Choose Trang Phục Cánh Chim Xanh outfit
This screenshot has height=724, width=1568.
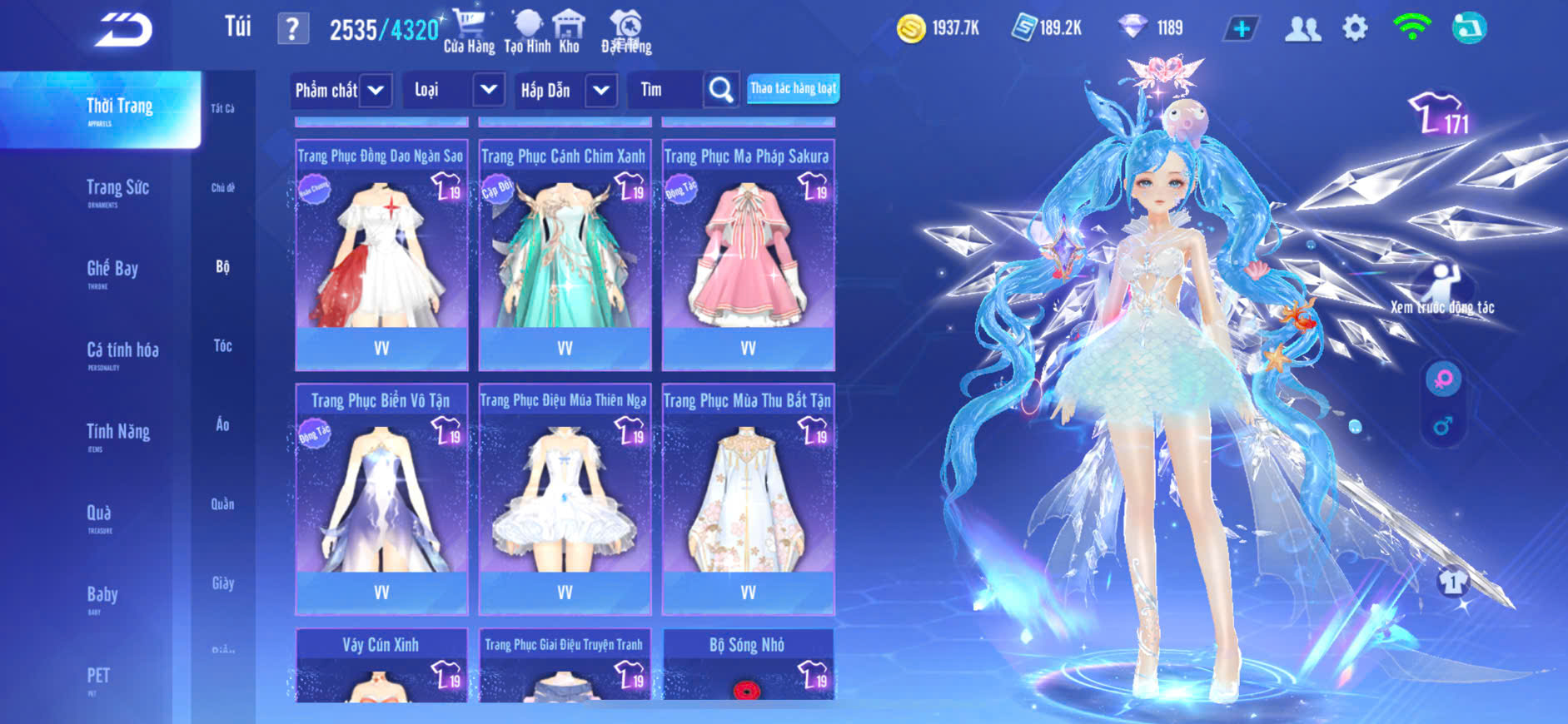coord(565,254)
